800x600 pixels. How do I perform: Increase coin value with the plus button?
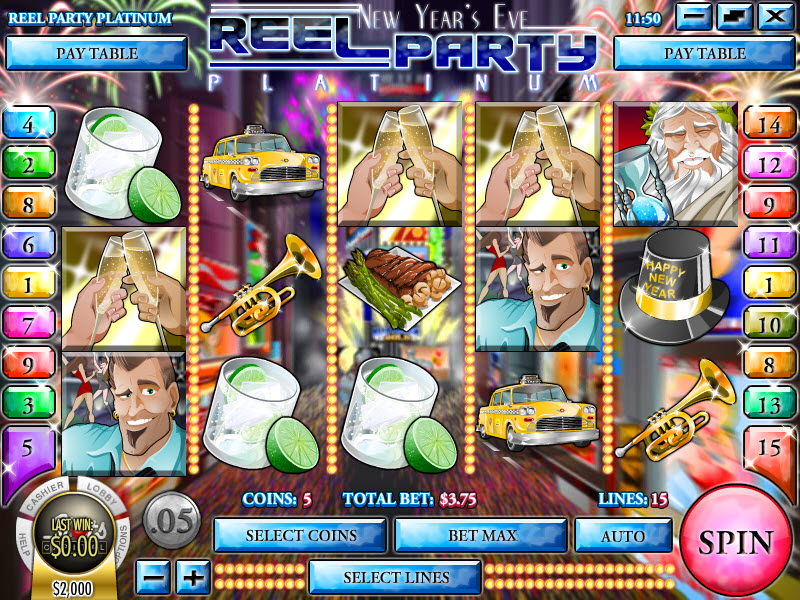click(x=193, y=577)
